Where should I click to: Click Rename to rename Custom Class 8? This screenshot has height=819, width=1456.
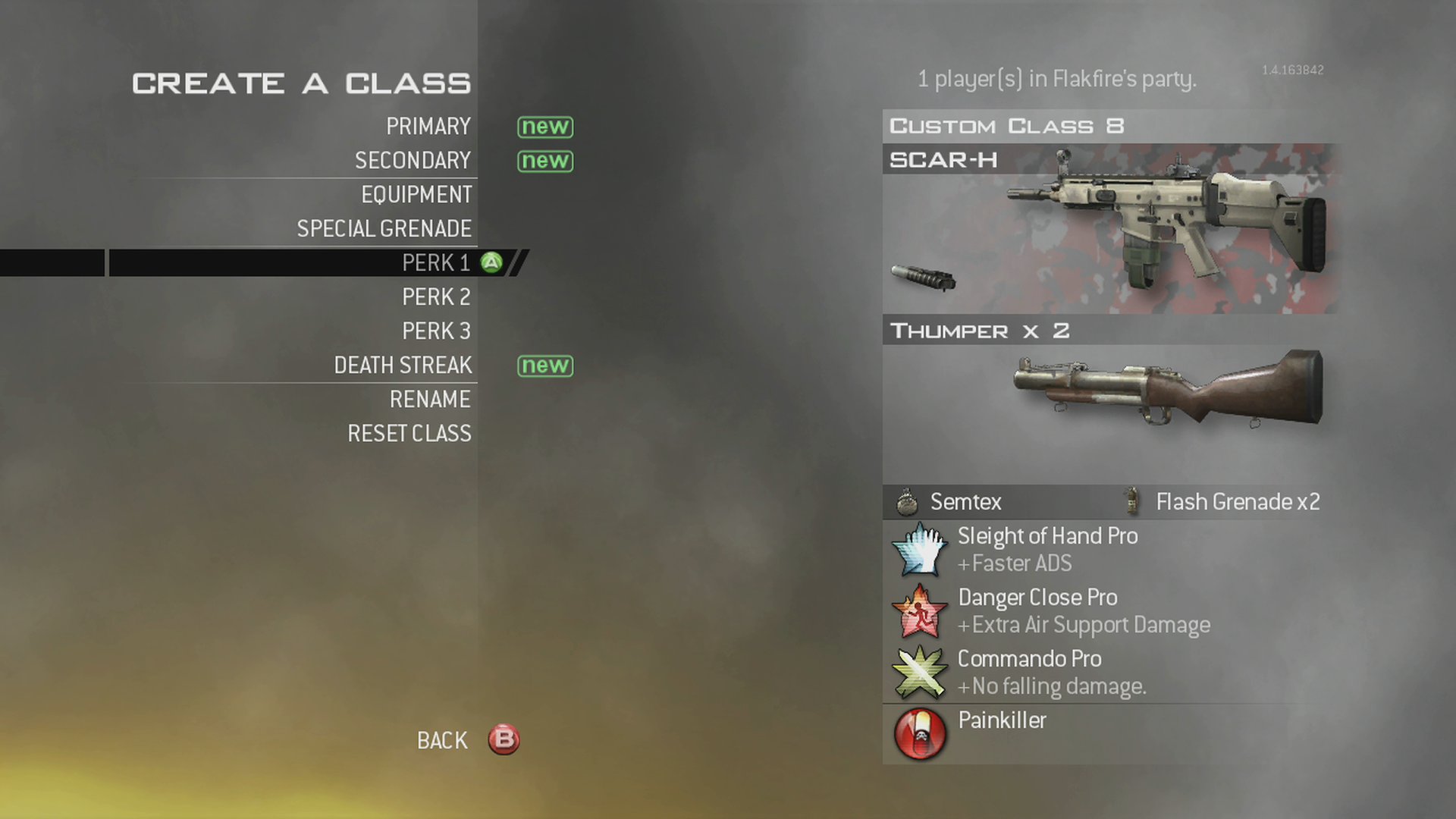click(430, 399)
